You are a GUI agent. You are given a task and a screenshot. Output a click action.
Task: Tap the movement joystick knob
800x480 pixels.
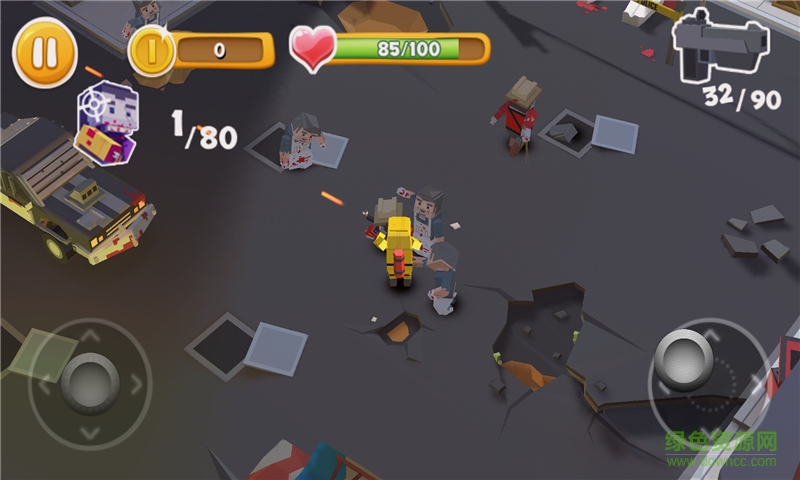89,380
